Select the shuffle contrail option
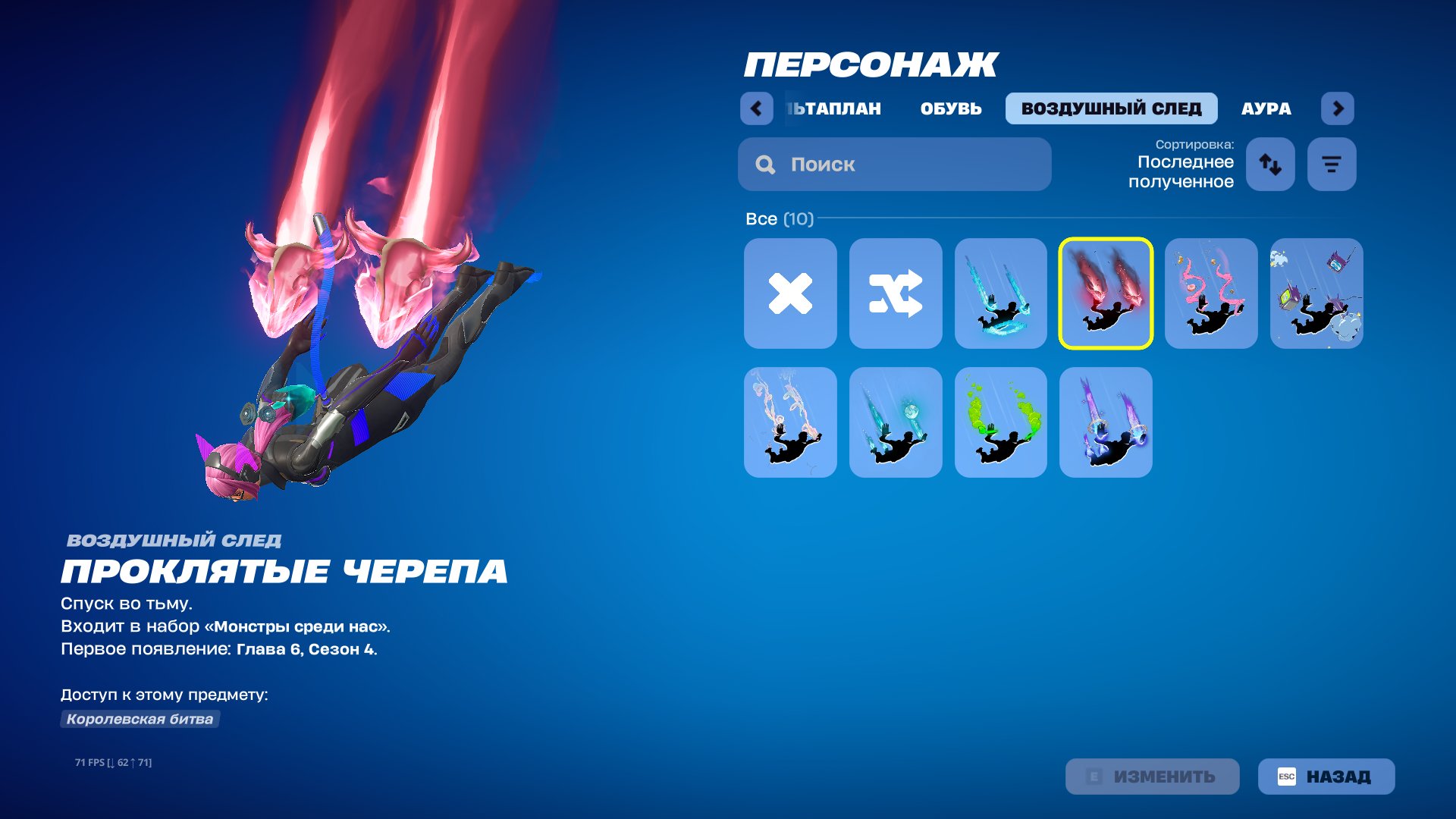 tap(896, 293)
